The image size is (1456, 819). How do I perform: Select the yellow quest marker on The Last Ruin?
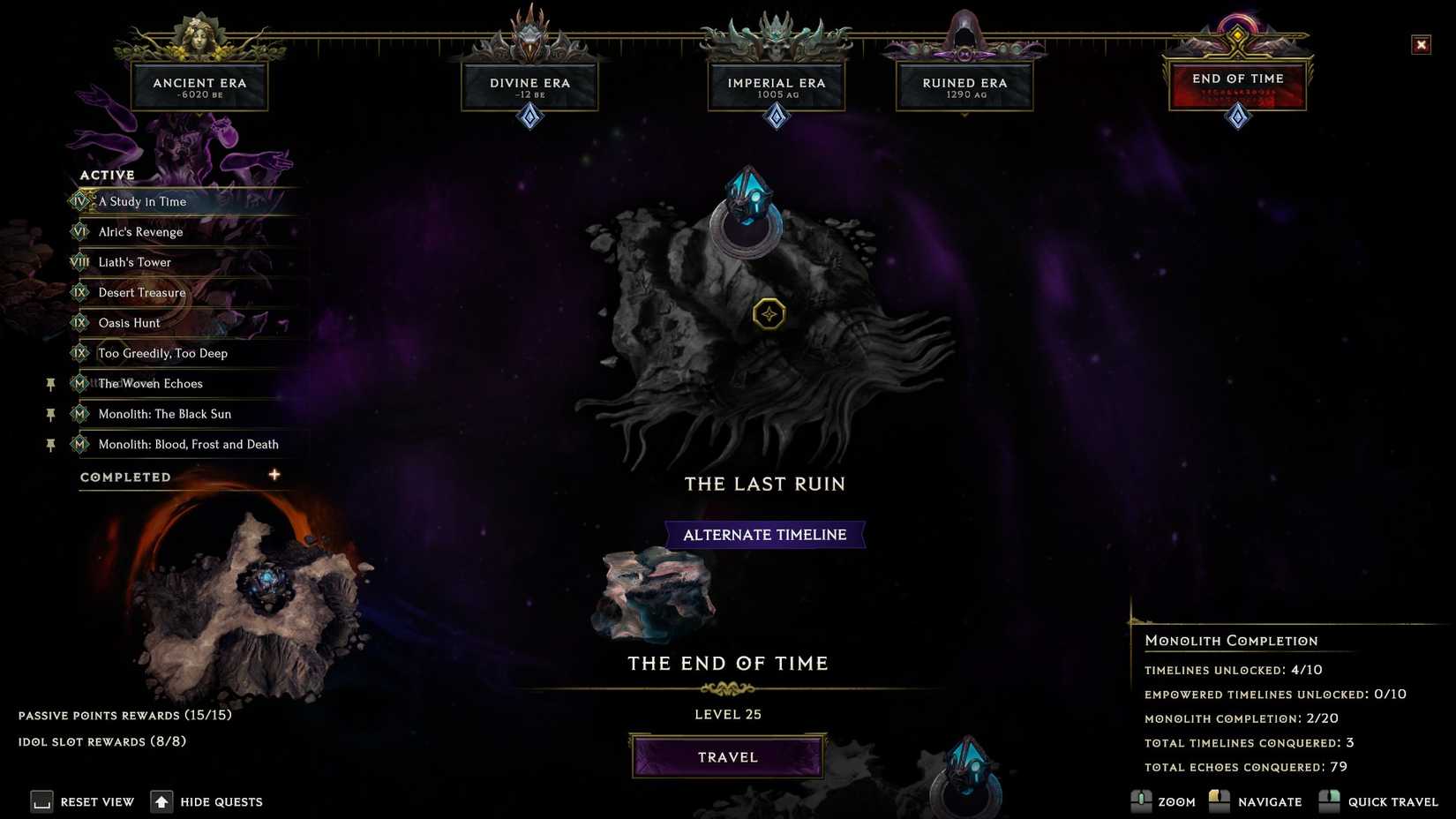[768, 313]
